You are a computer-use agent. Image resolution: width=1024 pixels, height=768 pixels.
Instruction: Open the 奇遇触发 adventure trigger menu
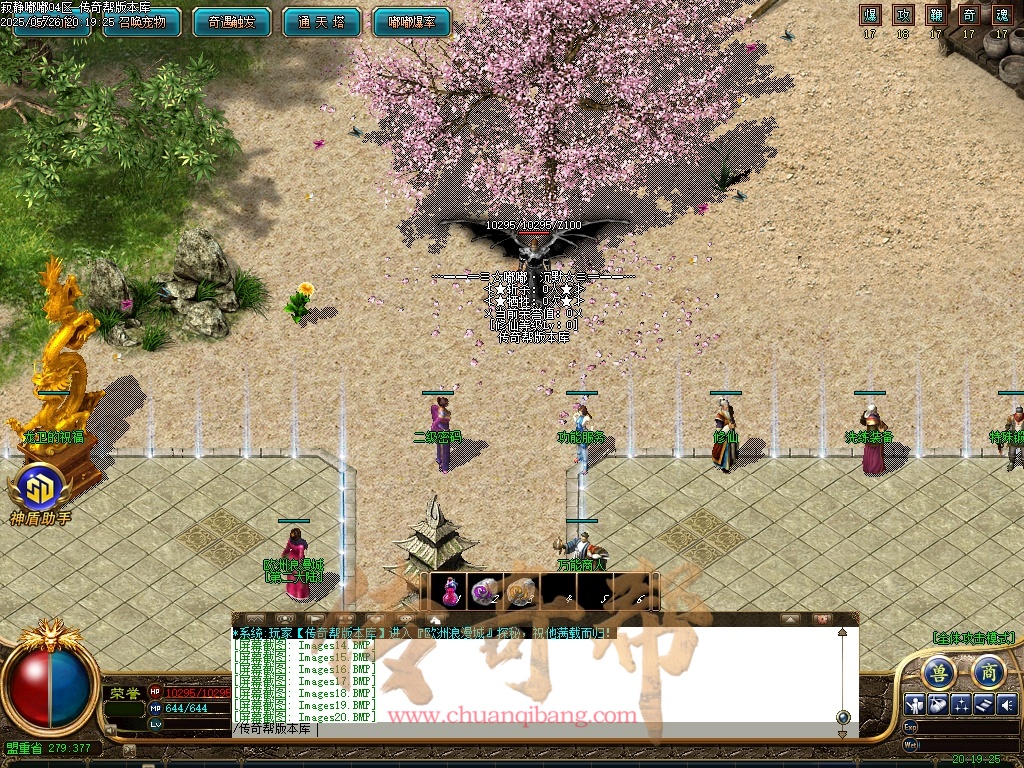231,22
